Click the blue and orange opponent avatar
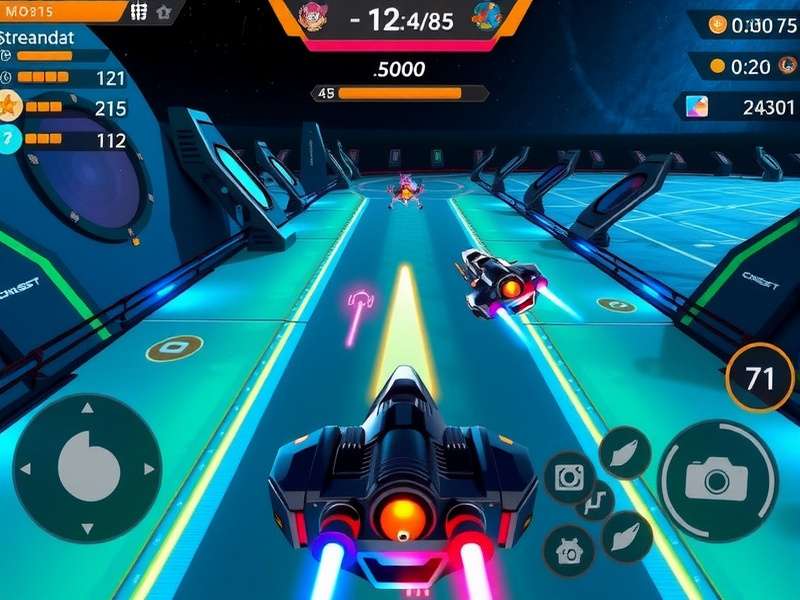The image size is (800, 600). [487, 15]
